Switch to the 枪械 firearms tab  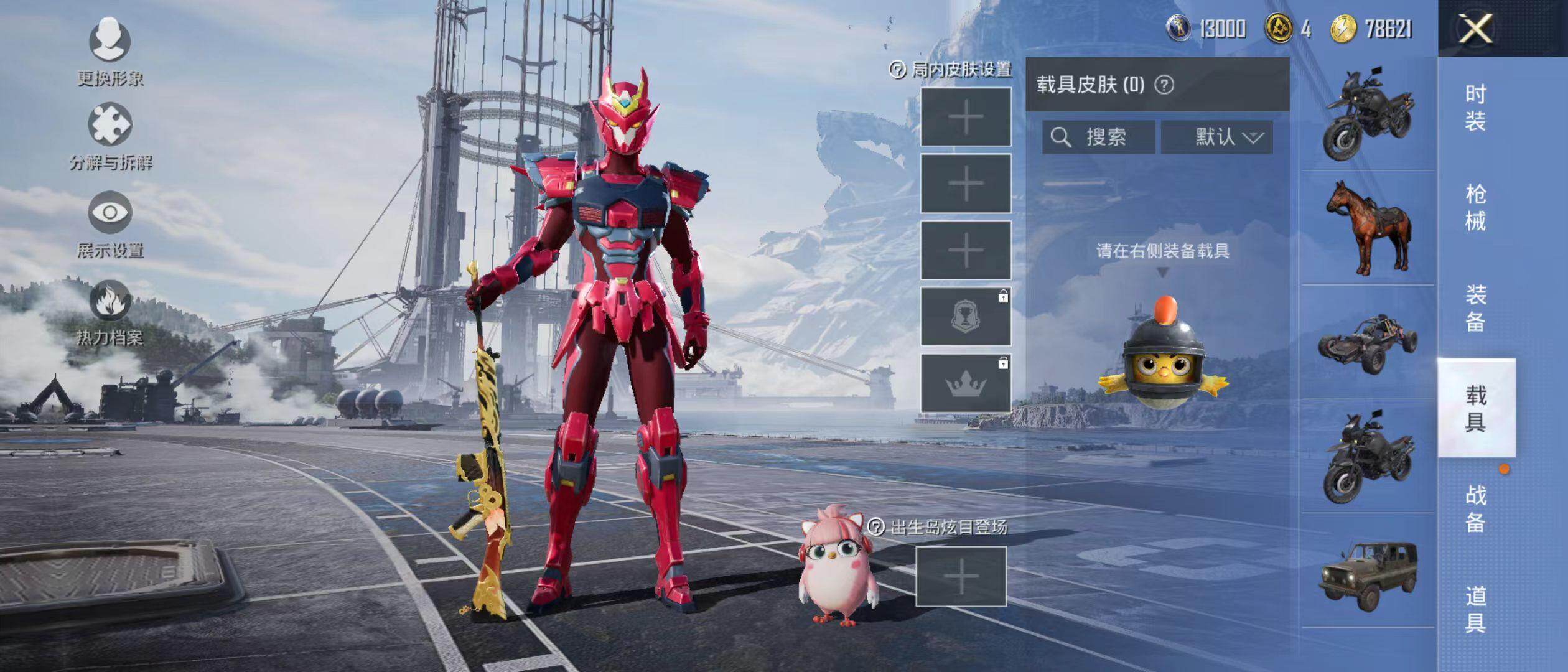1475,207
